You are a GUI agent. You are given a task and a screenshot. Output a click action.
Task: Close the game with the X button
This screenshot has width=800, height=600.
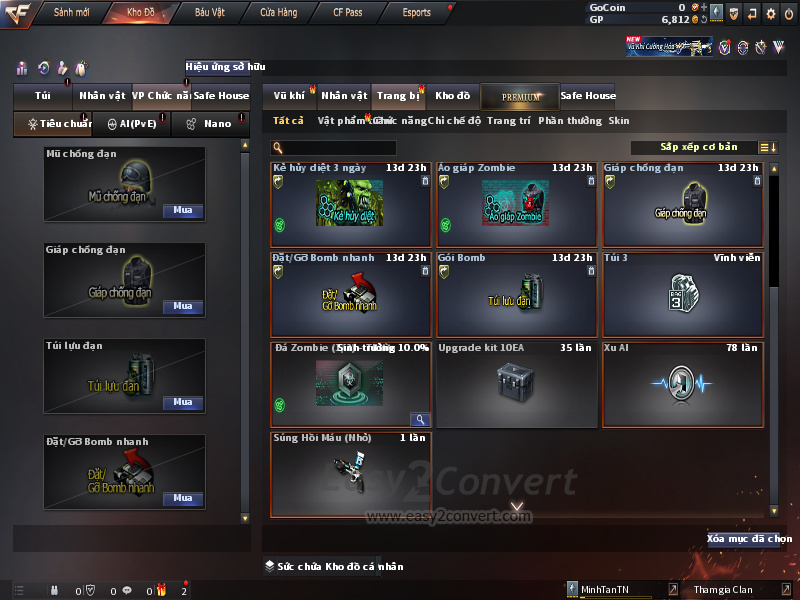789,14
